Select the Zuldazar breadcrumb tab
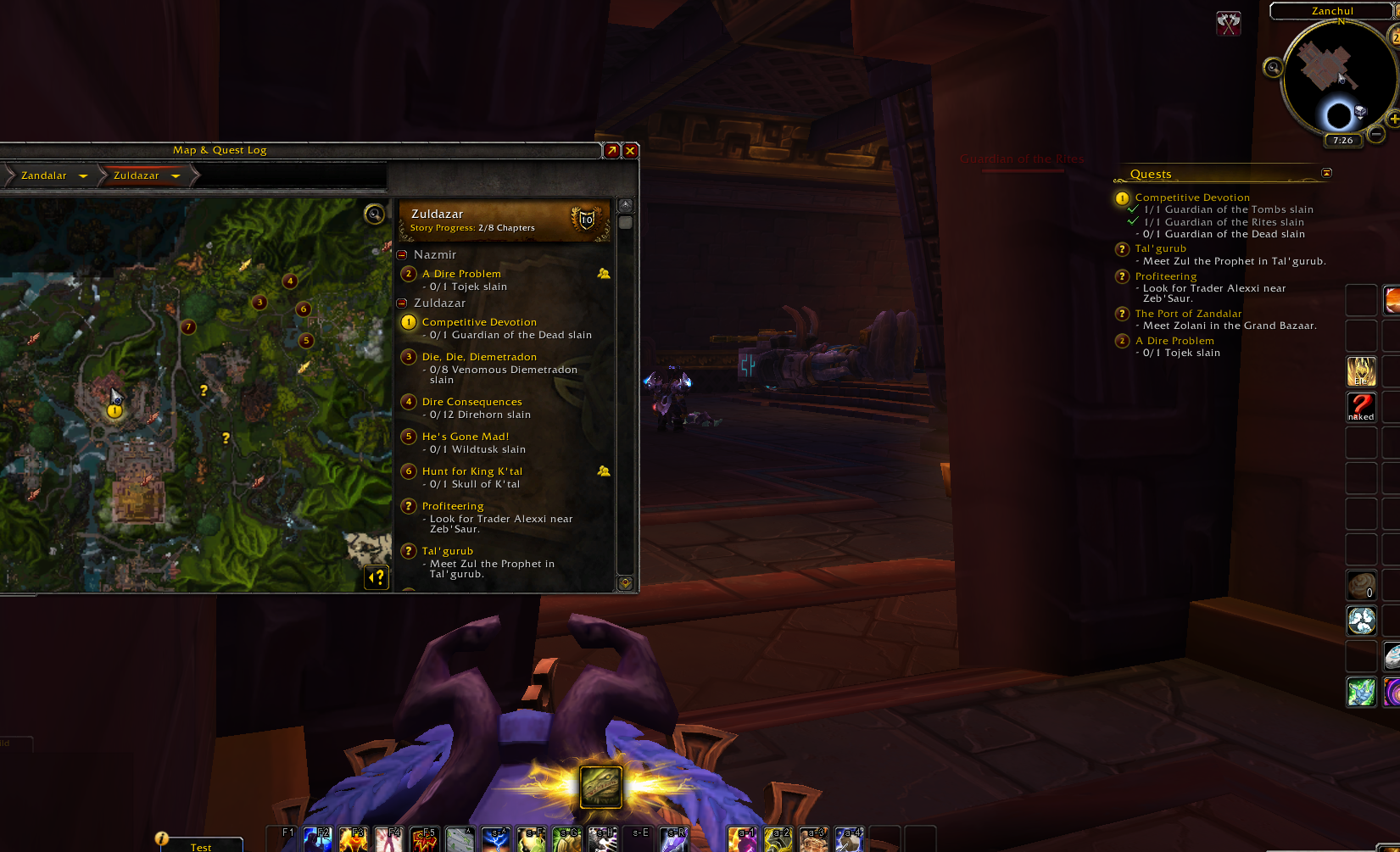The width and height of the screenshot is (1400, 852). [136, 175]
